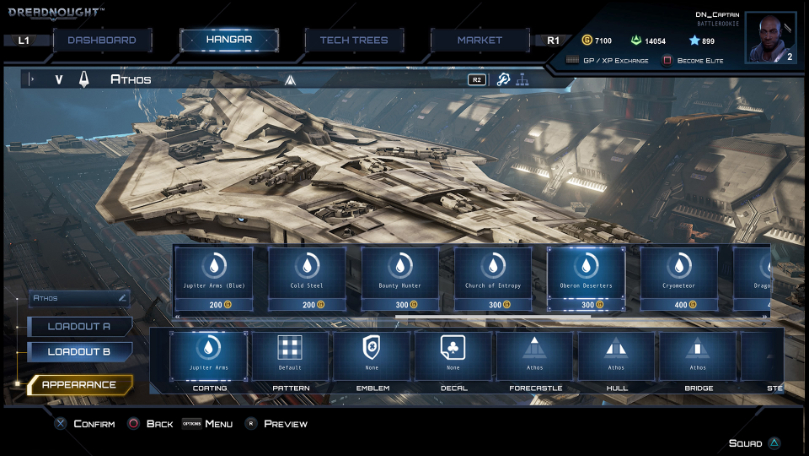Open the Appearance section
The width and height of the screenshot is (809, 456).
[x=80, y=385]
